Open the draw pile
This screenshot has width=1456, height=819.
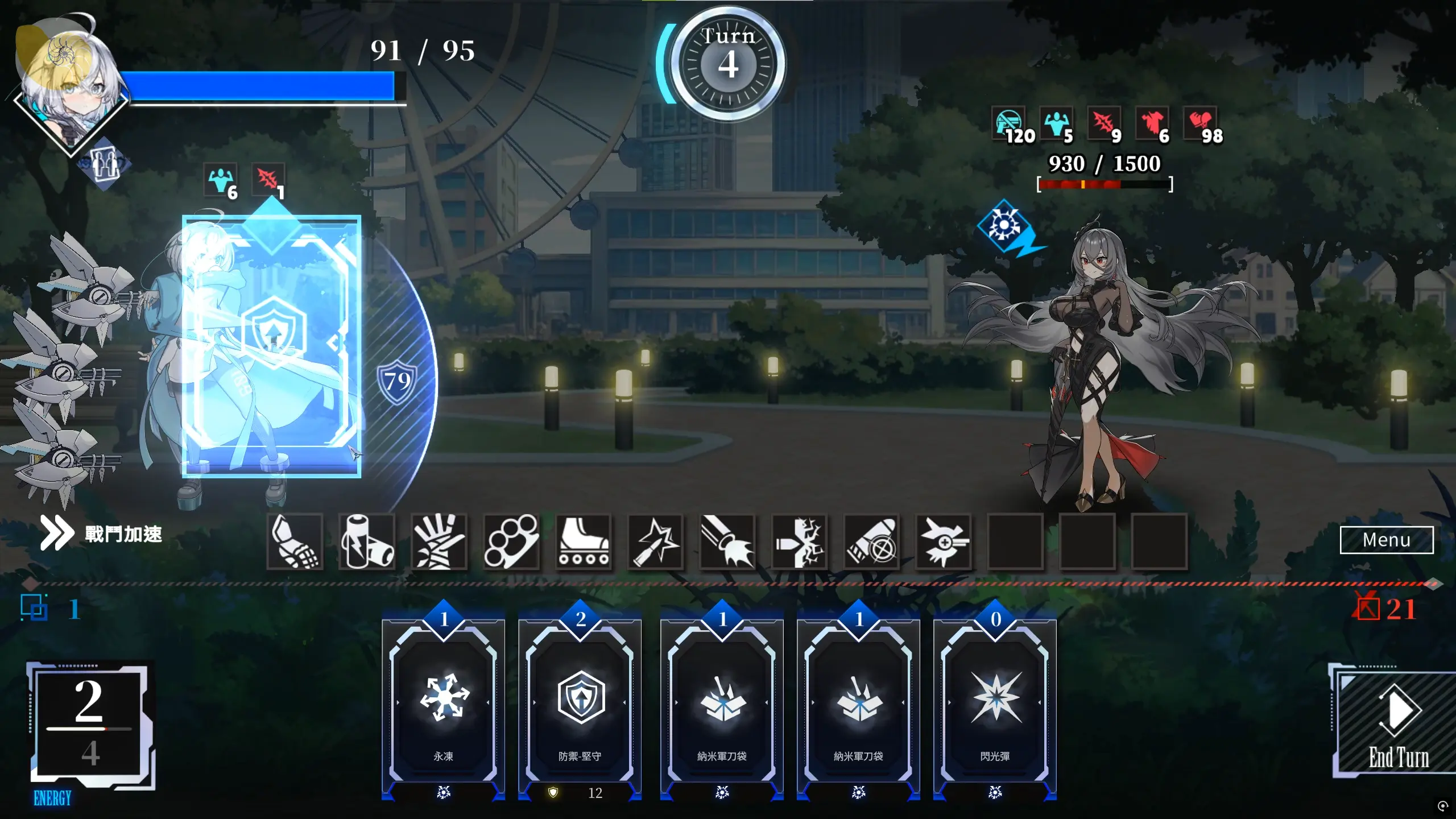point(35,608)
